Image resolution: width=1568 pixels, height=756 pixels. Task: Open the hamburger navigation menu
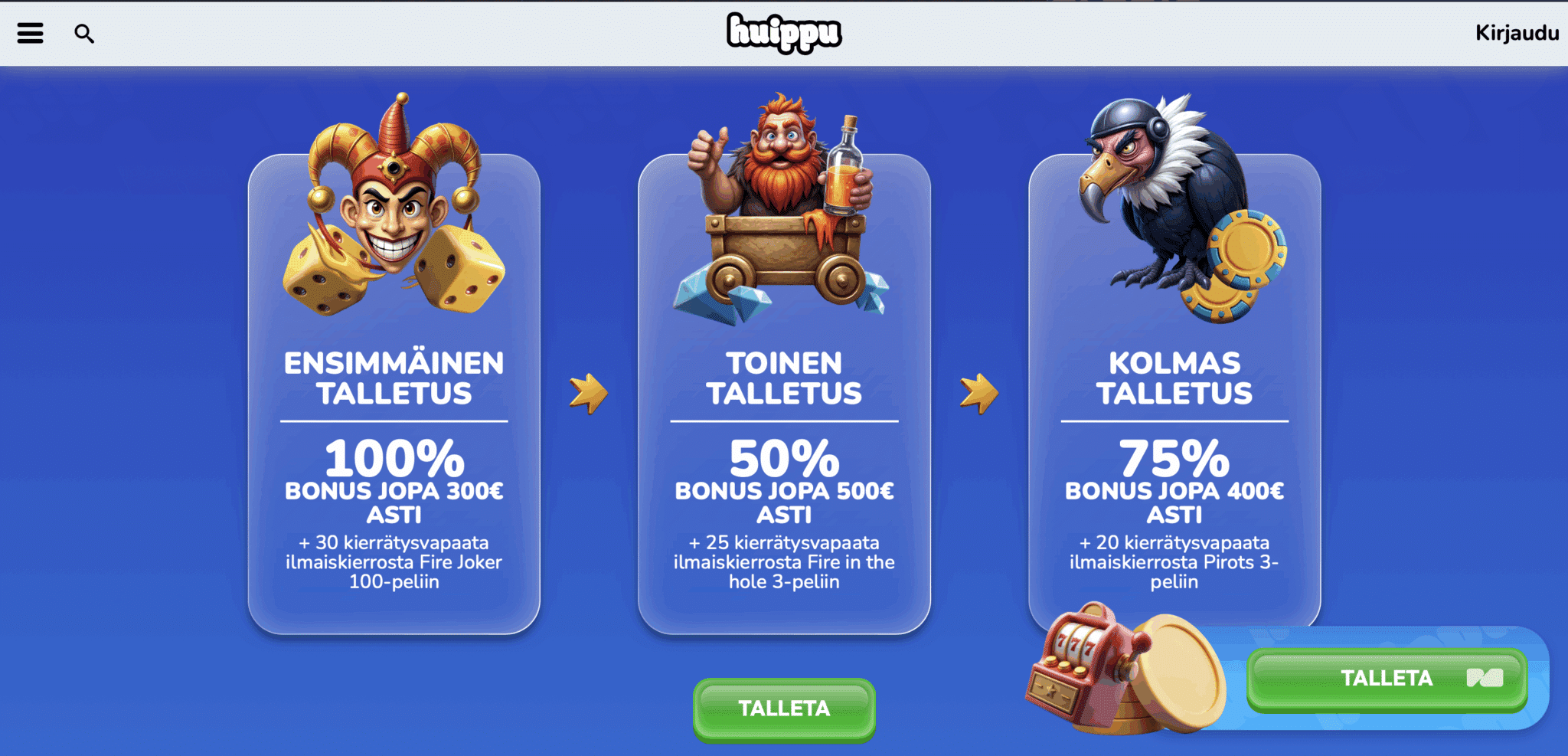(x=29, y=32)
